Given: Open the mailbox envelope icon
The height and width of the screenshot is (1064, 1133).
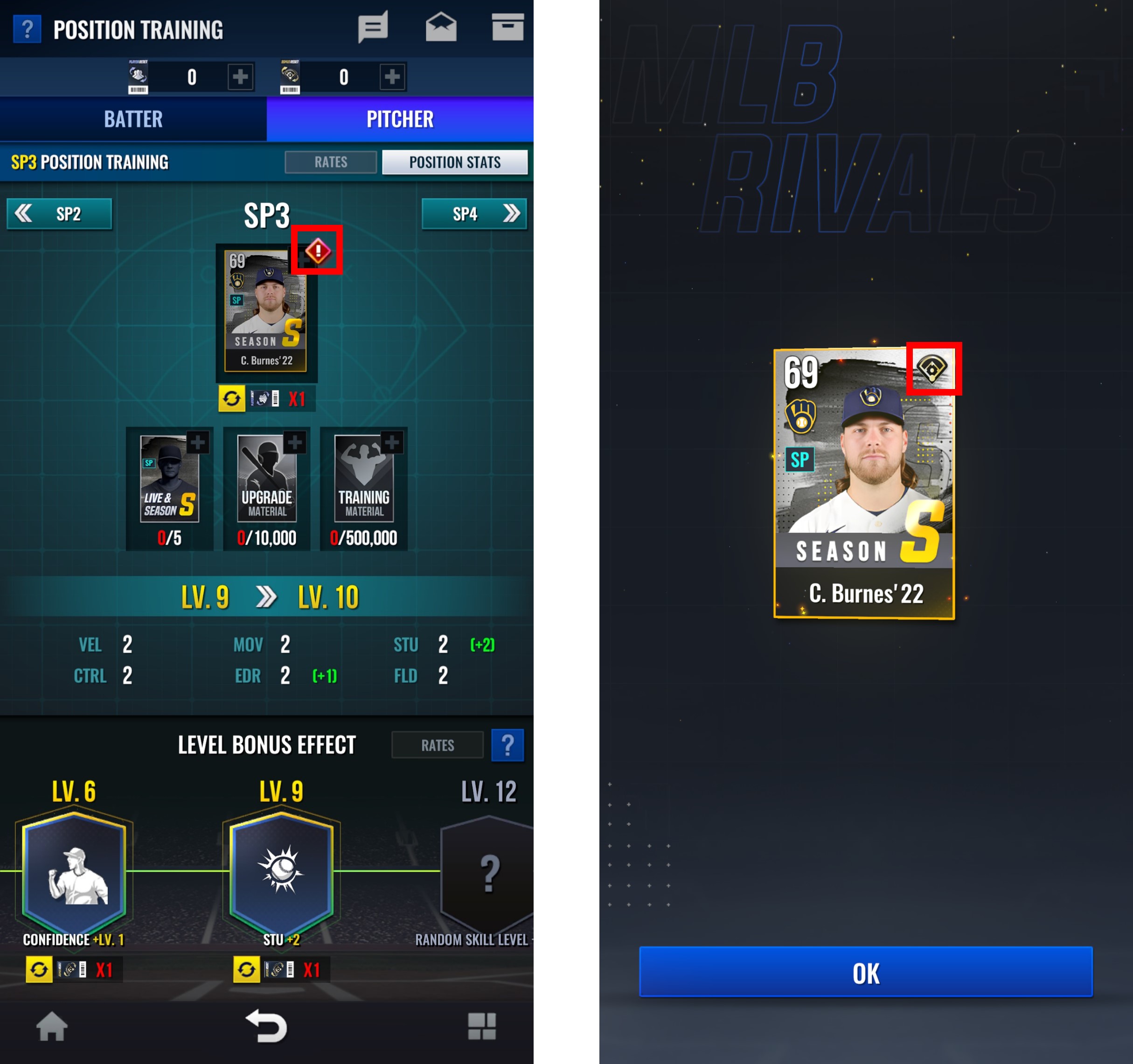Looking at the screenshot, I should pyautogui.click(x=440, y=28).
